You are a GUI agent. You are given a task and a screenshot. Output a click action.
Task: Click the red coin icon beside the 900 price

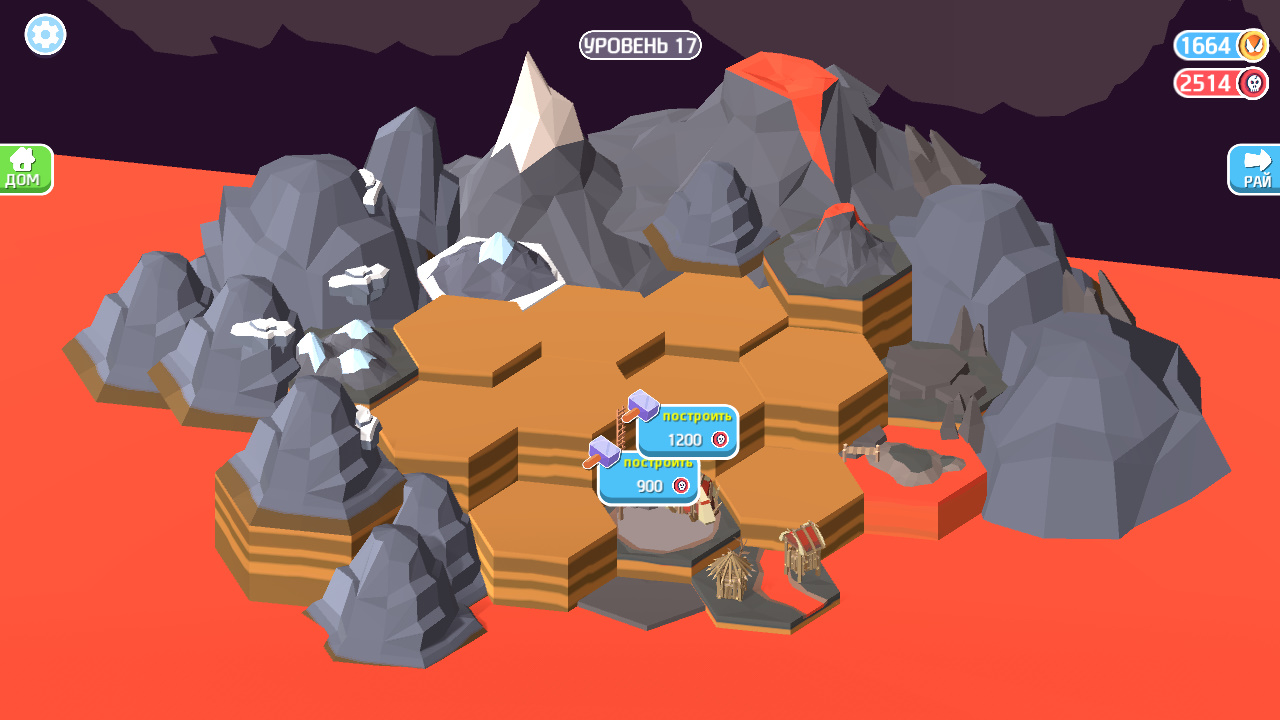click(x=682, y=487)
